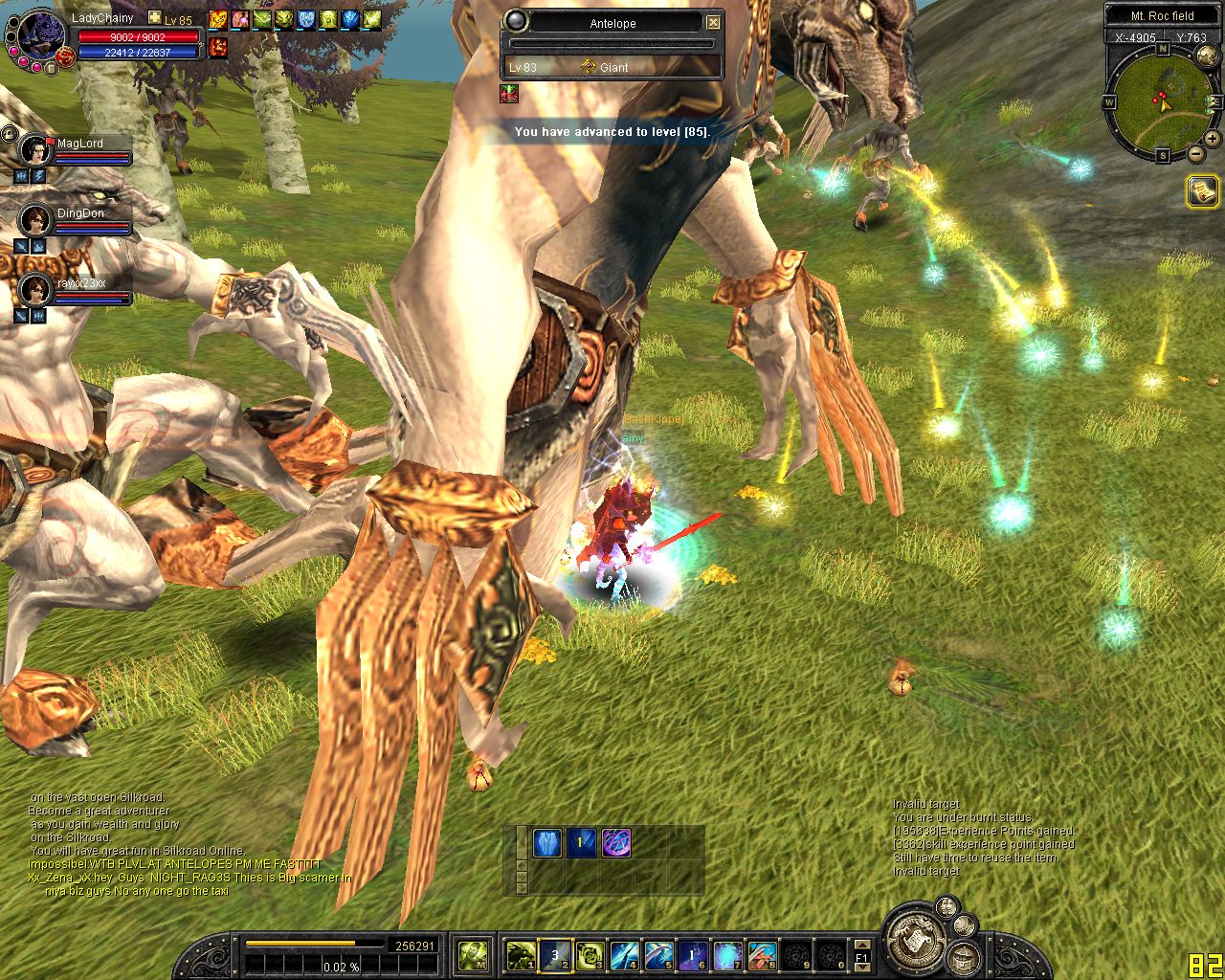Use the green swirl skill in slot 3
Image resolution: width=1225 pixels, height=980 pixels.
pyautogui.click(x=590, y=954)
